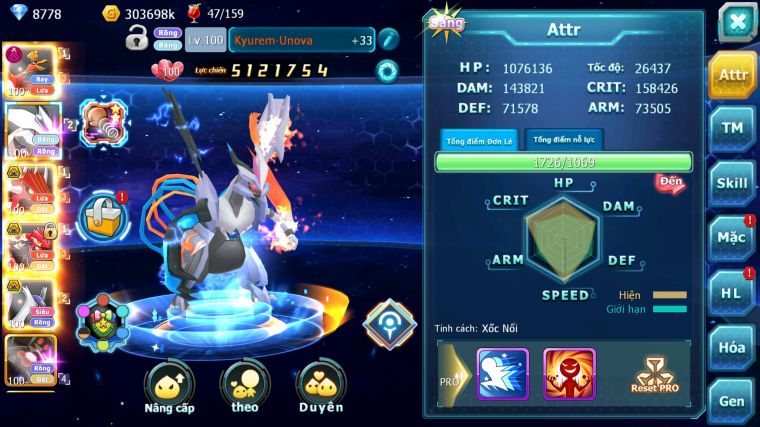The width and height of the screenshot is (760, 427).
Task: Open the Hóa tab
Action: pos(732,347)
